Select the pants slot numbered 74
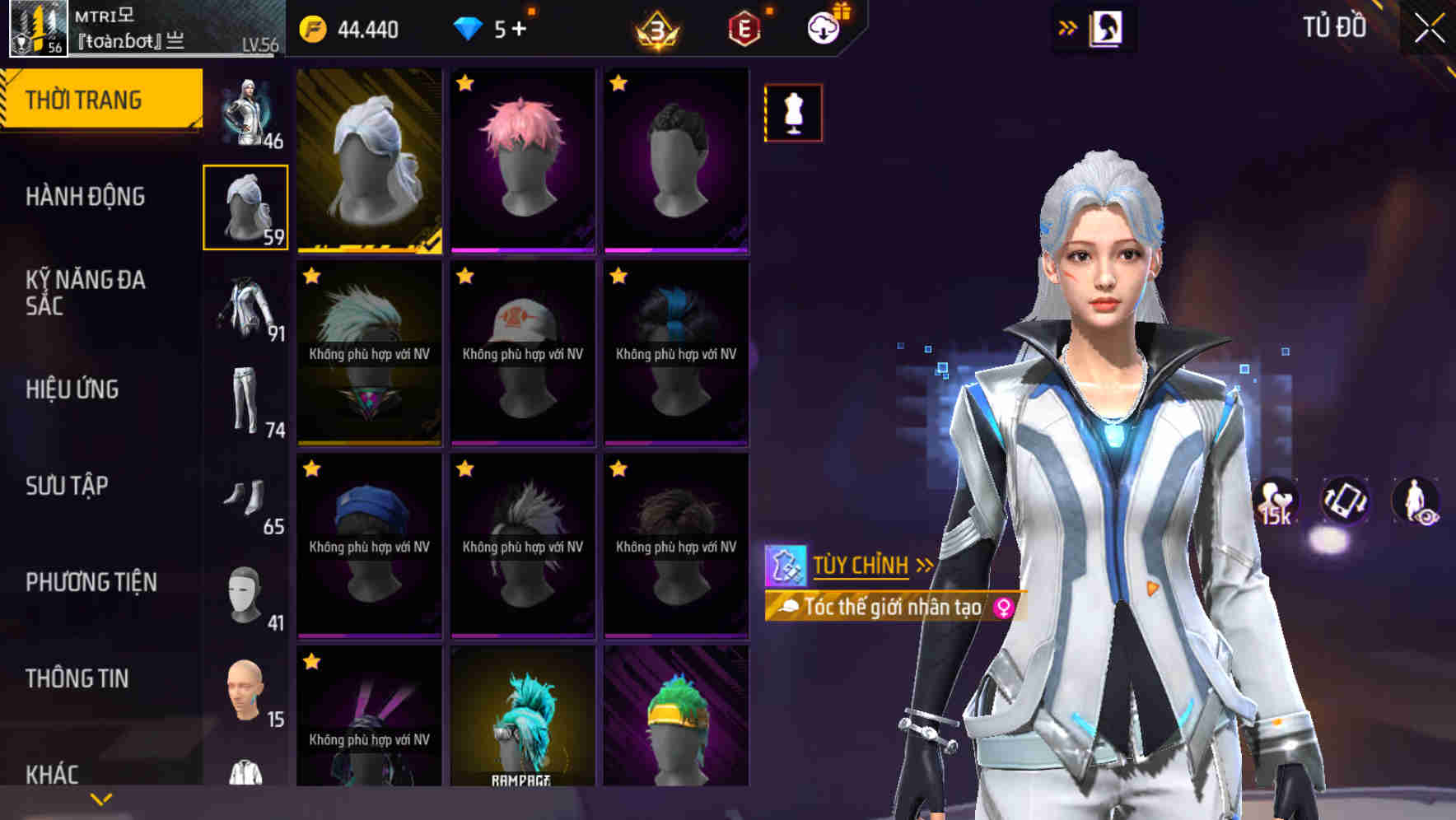This screenshot has height=820, width=1456. click(245, 399)
